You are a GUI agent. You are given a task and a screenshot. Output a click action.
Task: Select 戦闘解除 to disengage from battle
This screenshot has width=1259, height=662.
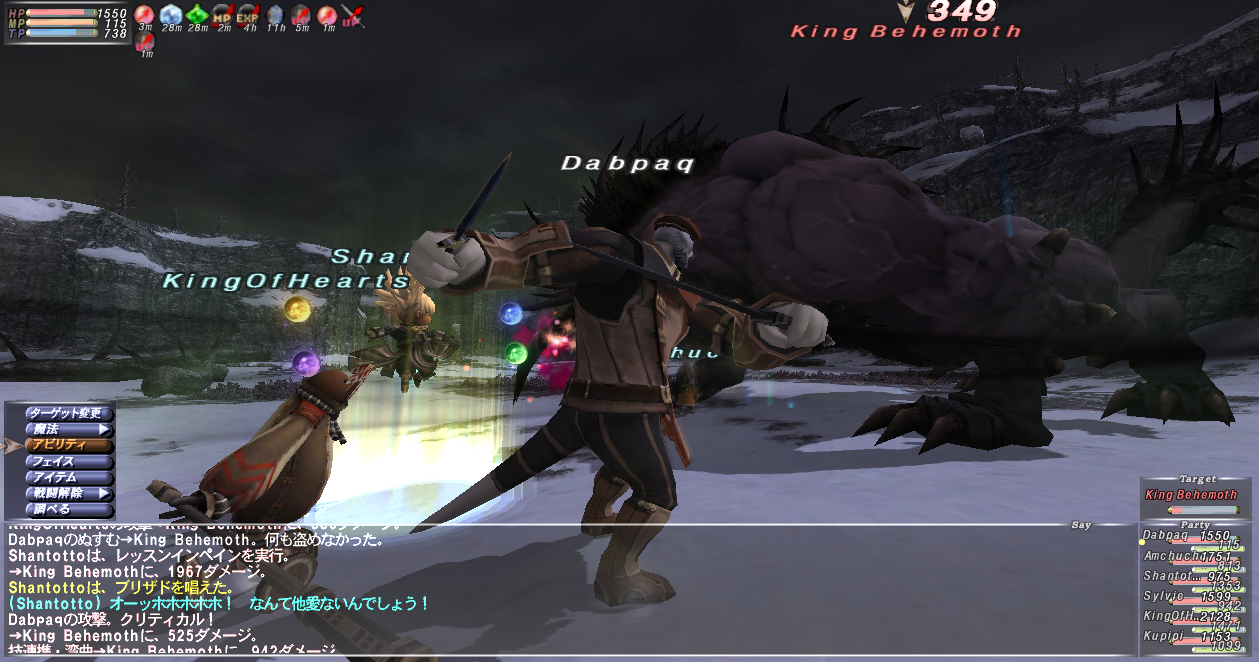tap(60, 493)
